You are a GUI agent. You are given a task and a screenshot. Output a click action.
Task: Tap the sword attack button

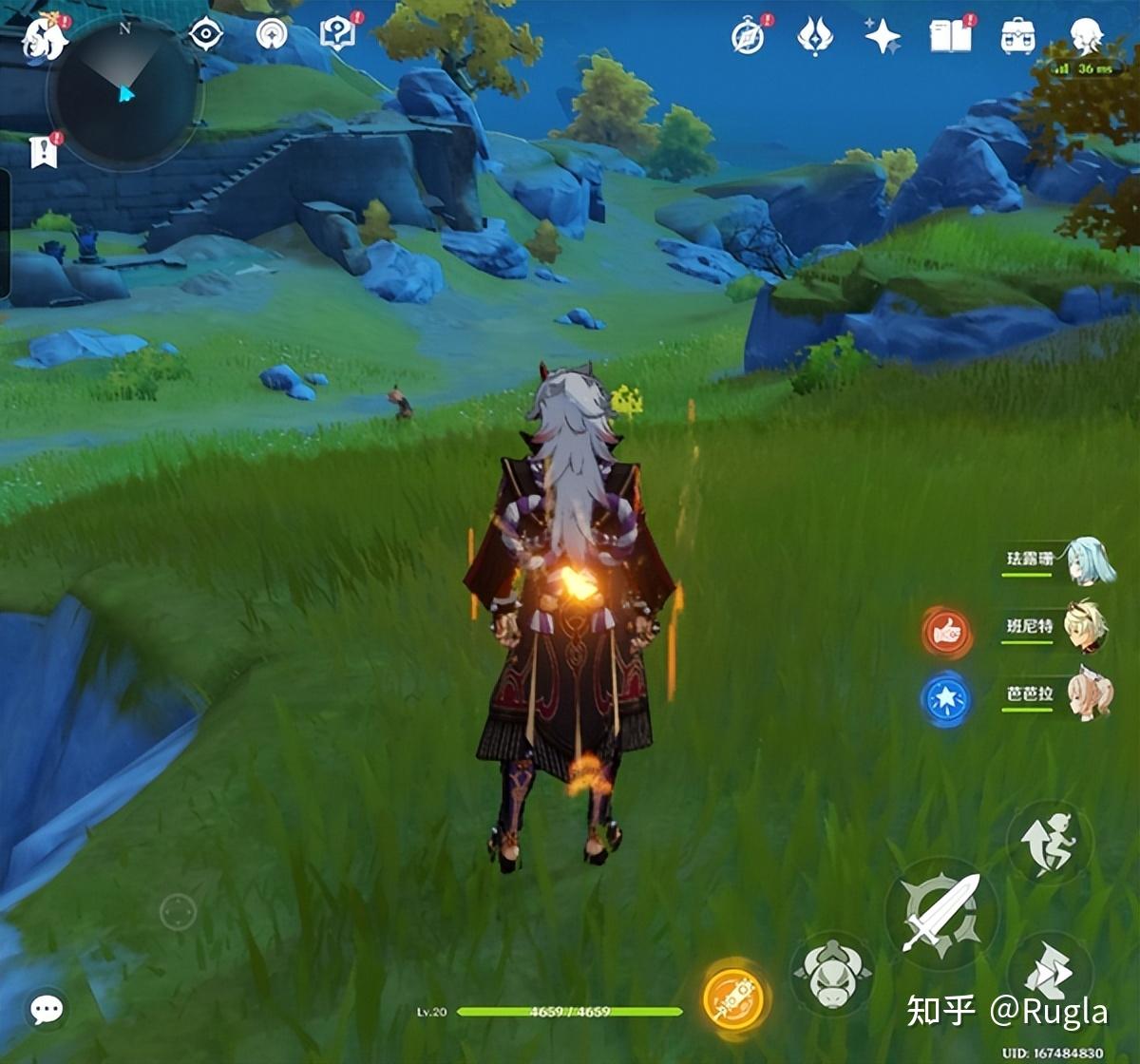[940, 912]
